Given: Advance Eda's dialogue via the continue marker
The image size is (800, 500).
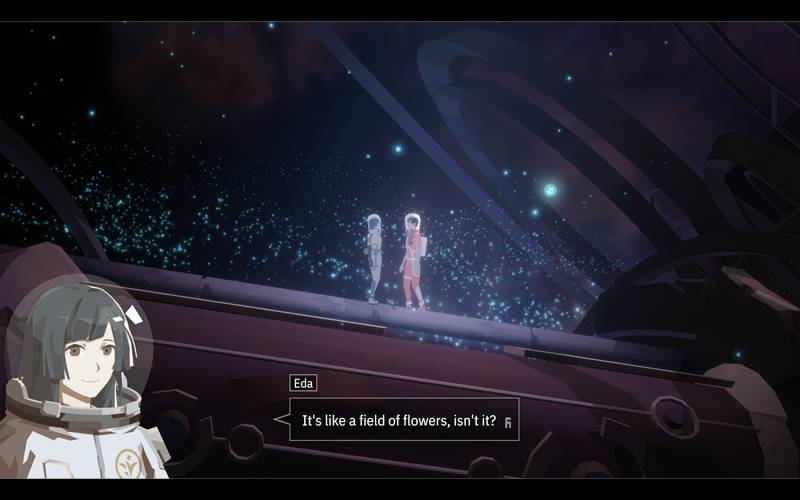Looking at the screenshot, I should tap(508, 422).
